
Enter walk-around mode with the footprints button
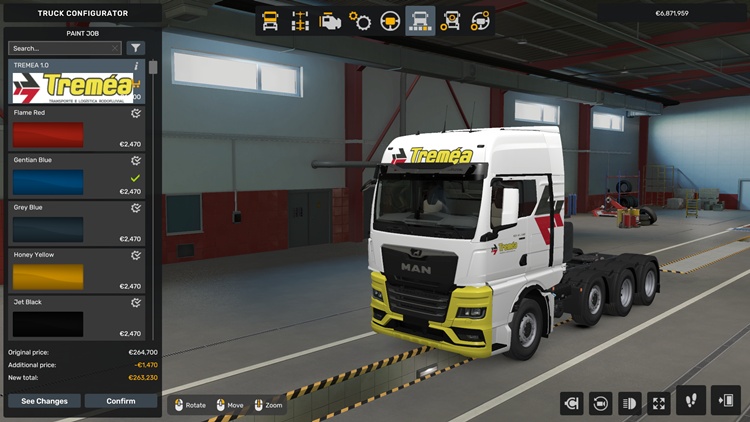point(691,401)
